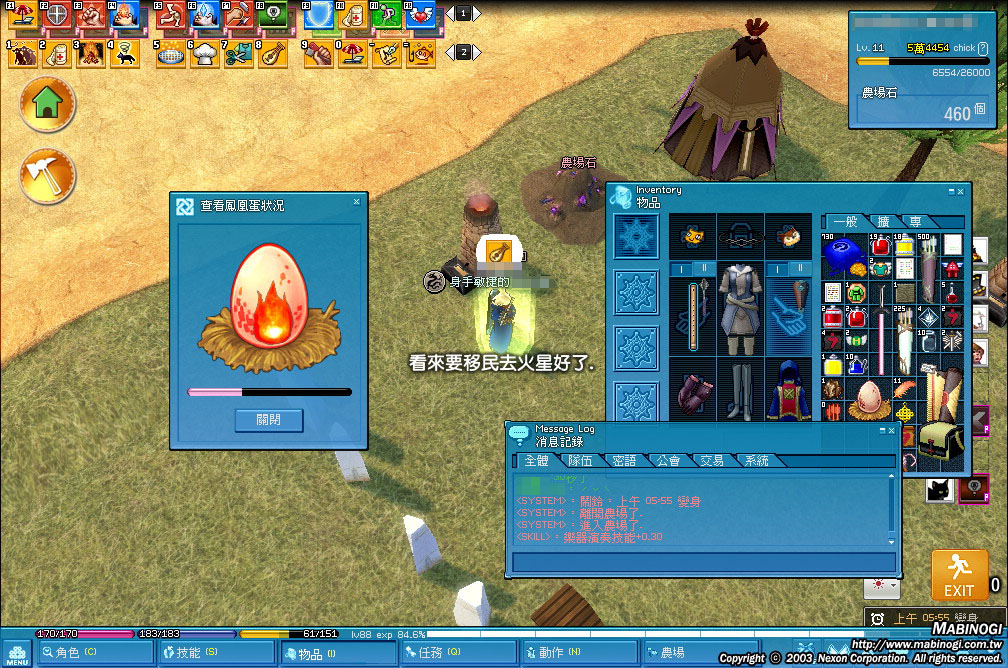The width and height of the screenshot is (1008, 668).
Task: Open the 公會 chat tab
Action: pyautogui.click(x=667, y=461)
